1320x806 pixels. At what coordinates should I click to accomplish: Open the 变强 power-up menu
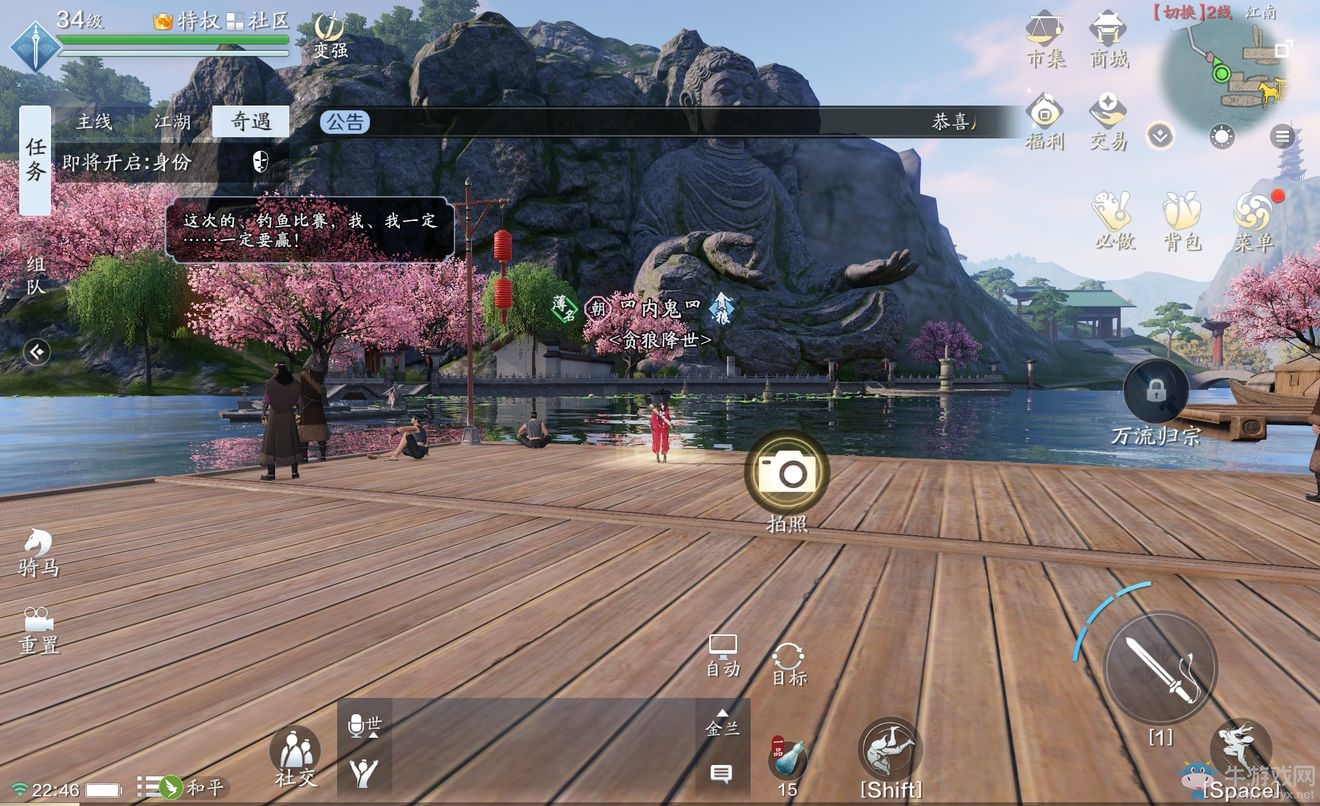tap(330, 35)
